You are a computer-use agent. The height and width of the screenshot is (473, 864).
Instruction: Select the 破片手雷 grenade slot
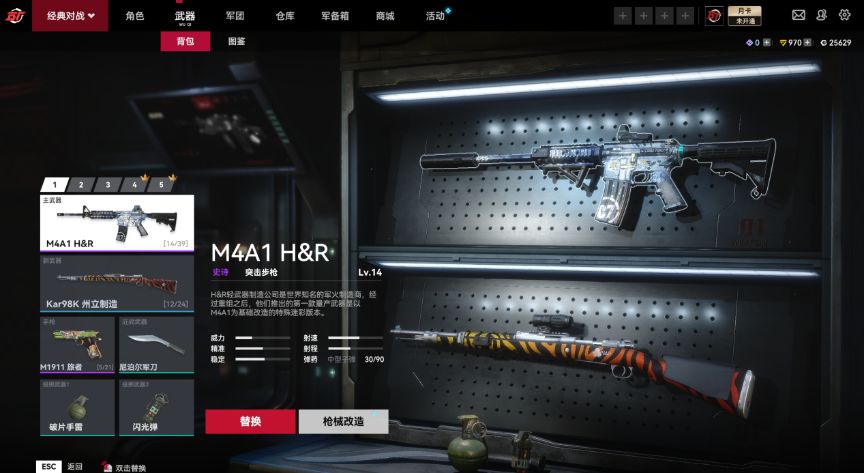(77, 406)
